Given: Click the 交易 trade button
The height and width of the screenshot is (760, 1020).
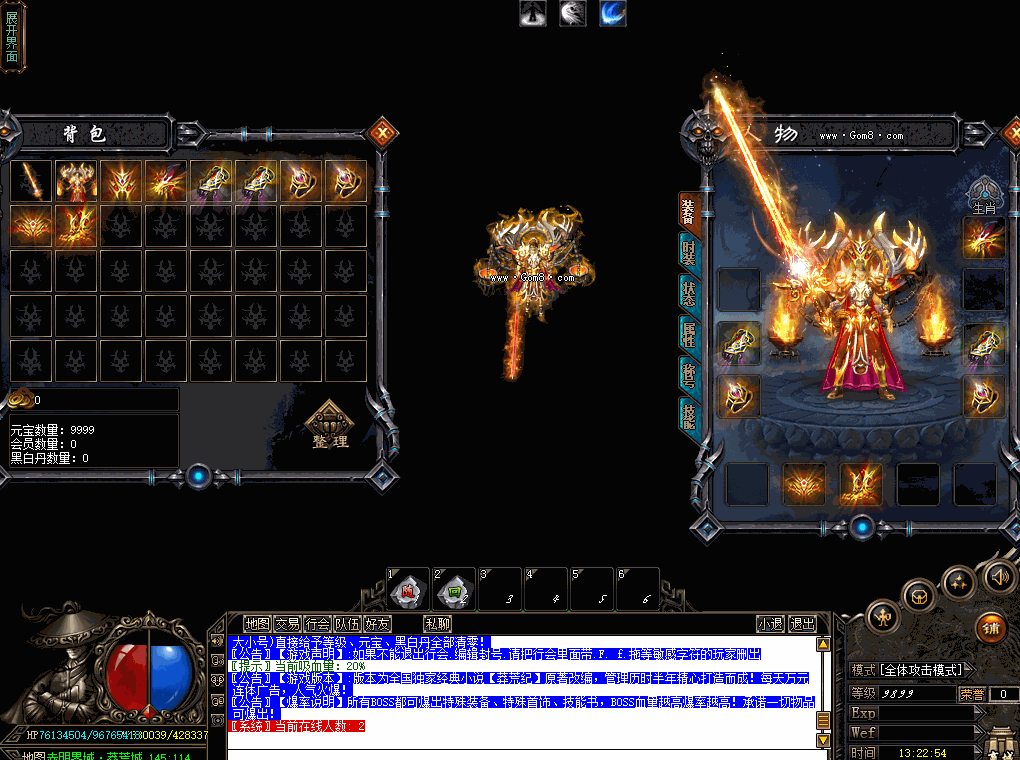Looking at the screenshot, I should (x=288, y=624).
